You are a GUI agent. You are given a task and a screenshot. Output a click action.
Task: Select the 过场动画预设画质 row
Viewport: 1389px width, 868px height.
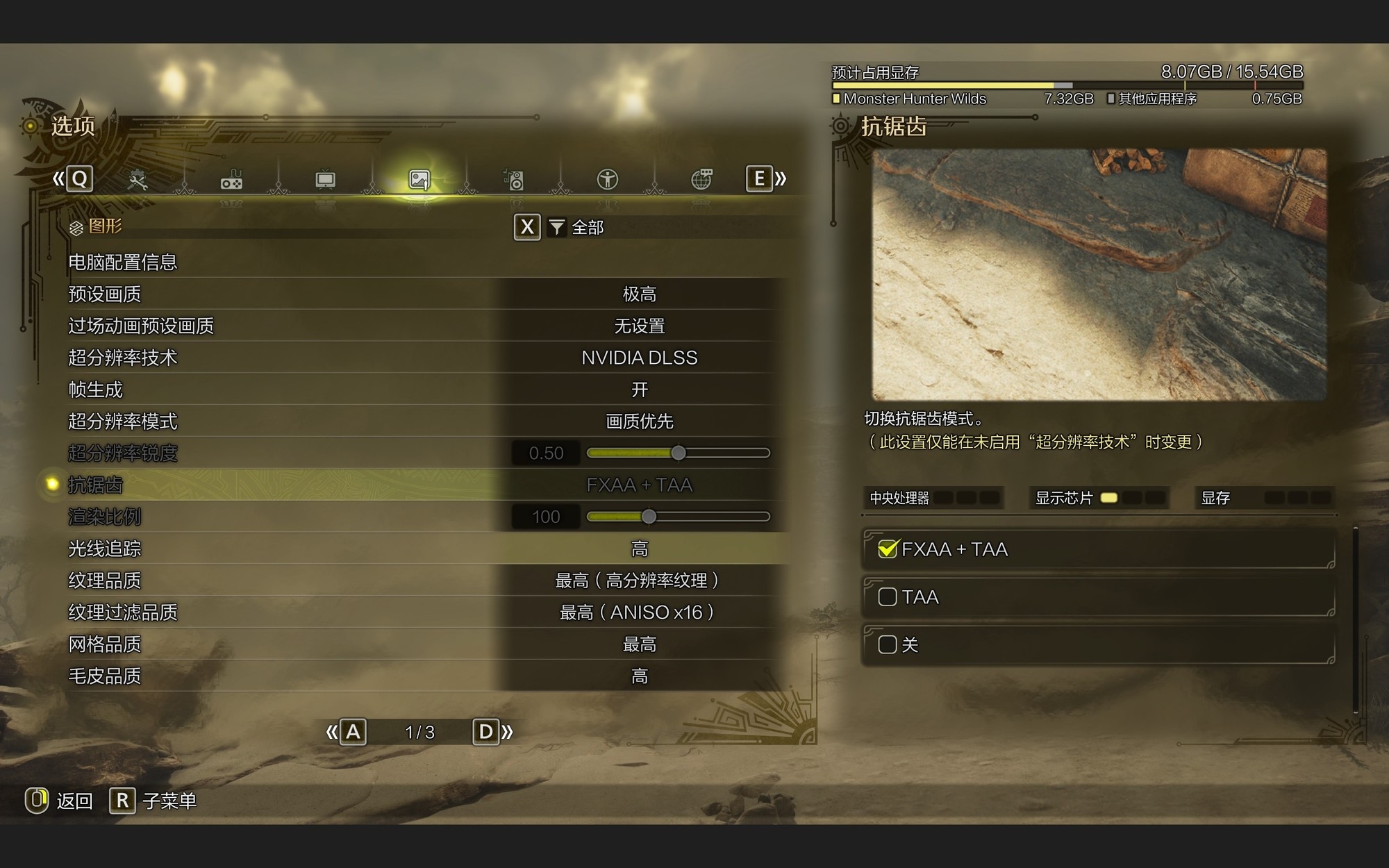pyautogui.click(x=141, y=326)
